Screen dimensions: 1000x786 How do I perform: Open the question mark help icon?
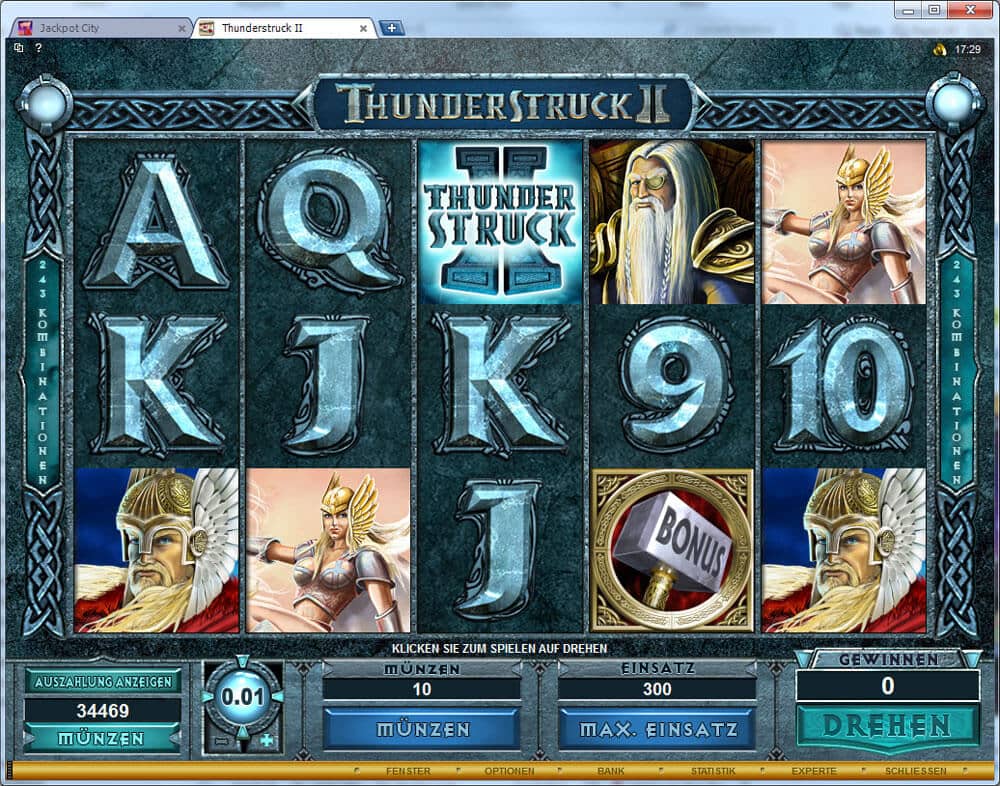point(39,47)
